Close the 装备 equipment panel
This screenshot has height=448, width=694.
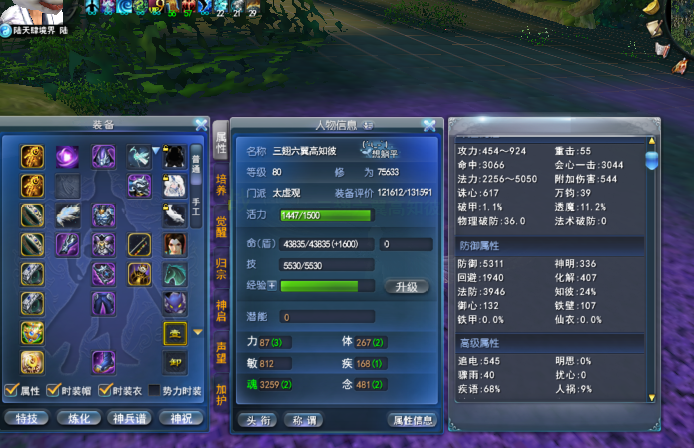(x=200, y=126)
